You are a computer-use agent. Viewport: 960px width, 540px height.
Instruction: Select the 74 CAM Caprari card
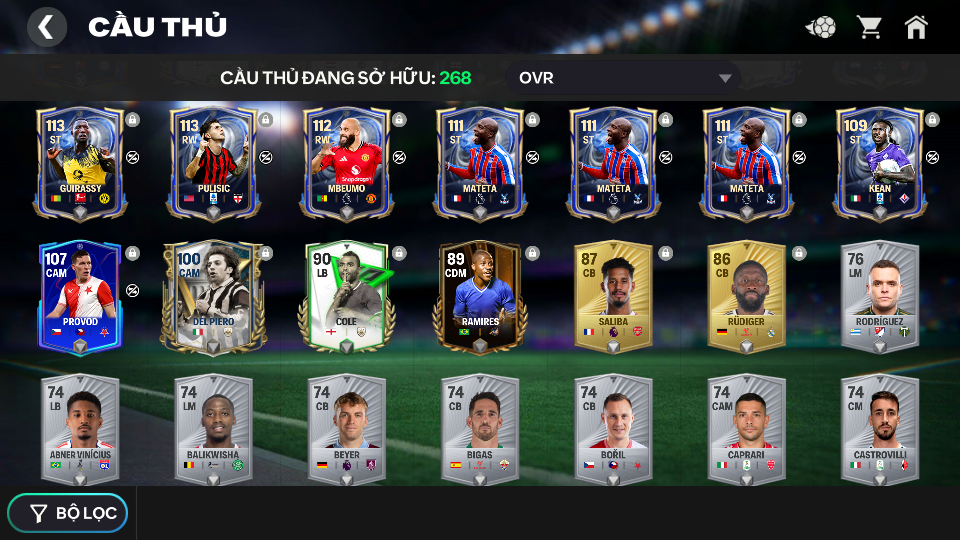(x=746, y=428)
